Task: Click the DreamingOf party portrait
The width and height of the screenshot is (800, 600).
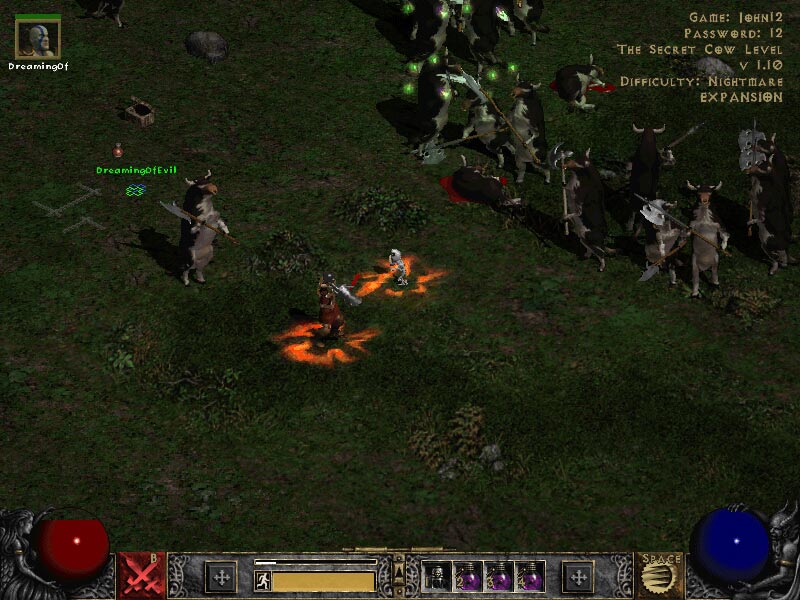Action: [x=38, y=39]
